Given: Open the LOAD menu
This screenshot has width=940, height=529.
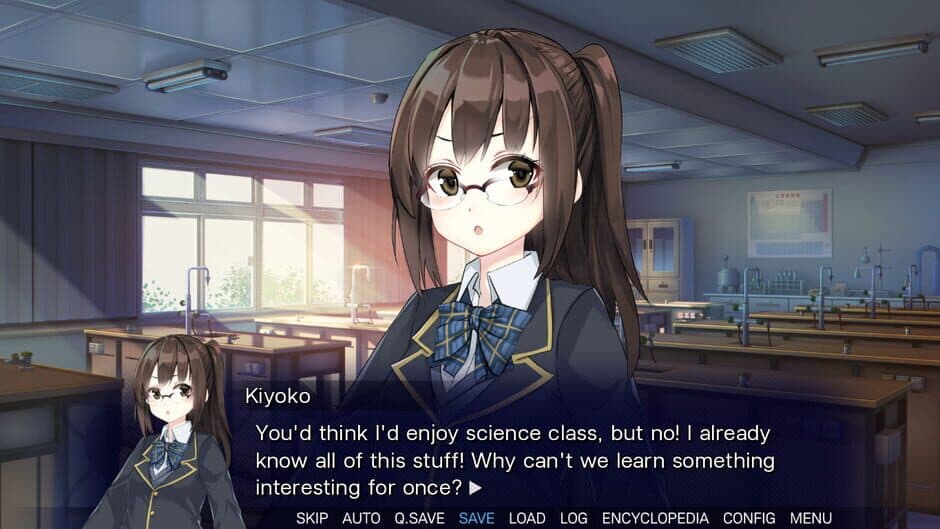Looking at the screenshot, I should [527, 518].
